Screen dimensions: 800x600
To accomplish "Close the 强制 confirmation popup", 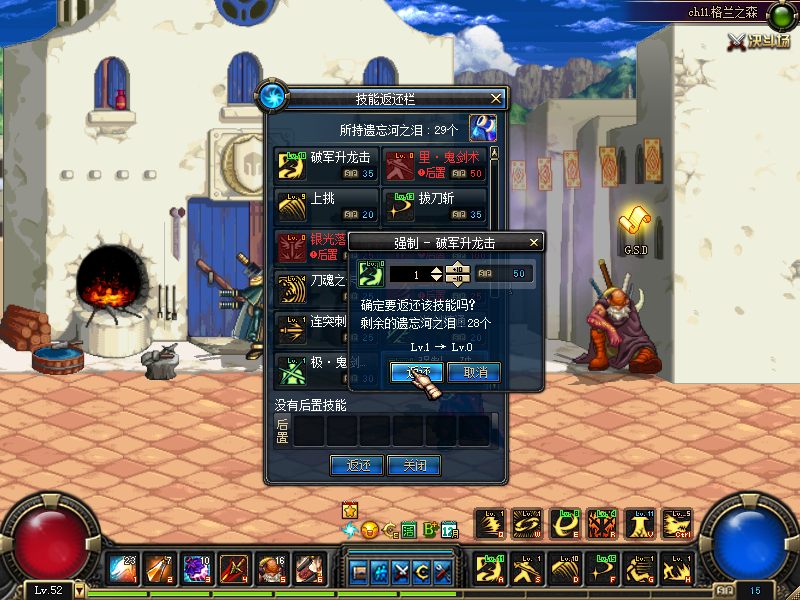I will [x=533, y=243].
